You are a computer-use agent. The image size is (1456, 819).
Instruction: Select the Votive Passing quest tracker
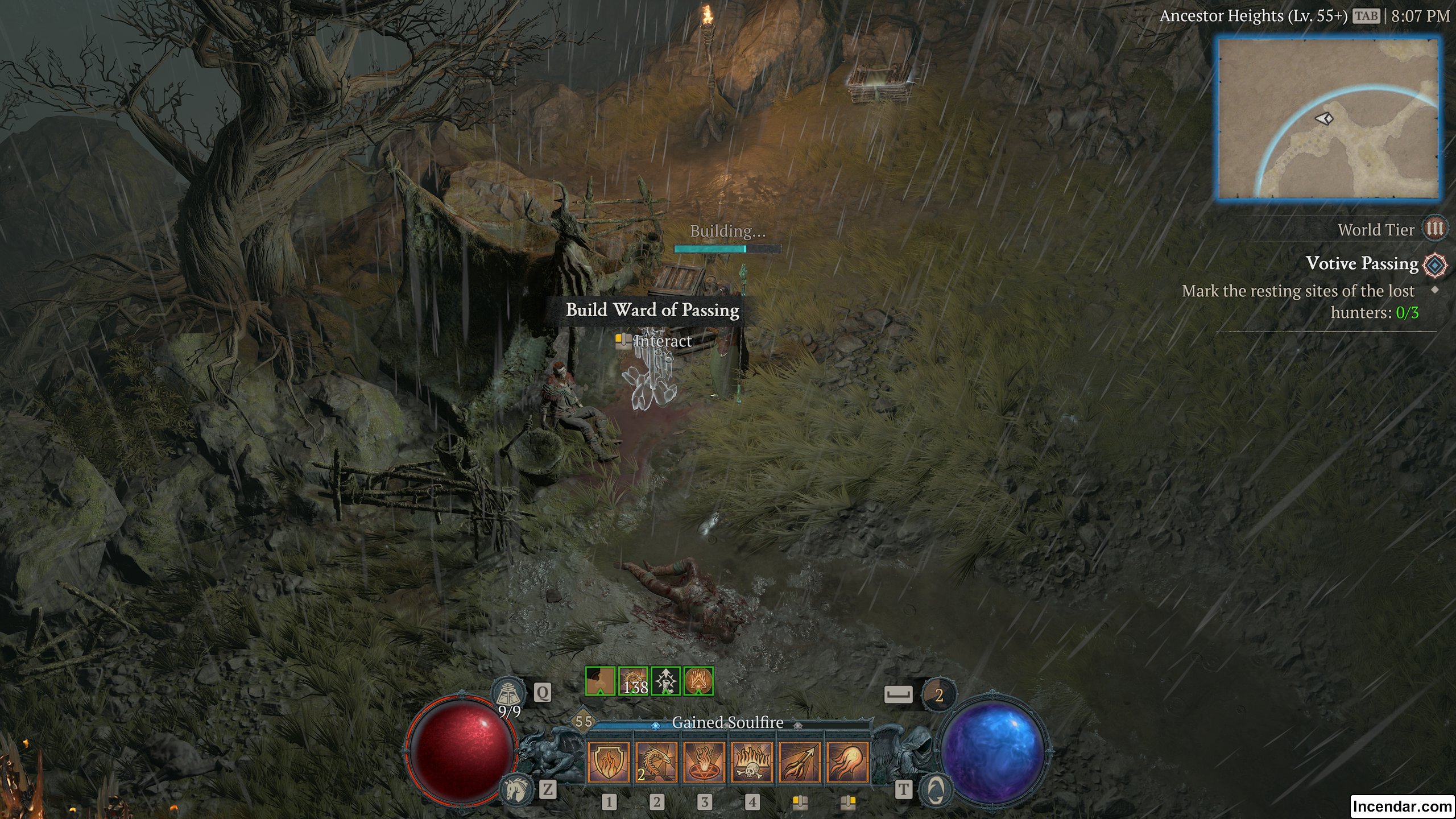(x=1362, y=263)
